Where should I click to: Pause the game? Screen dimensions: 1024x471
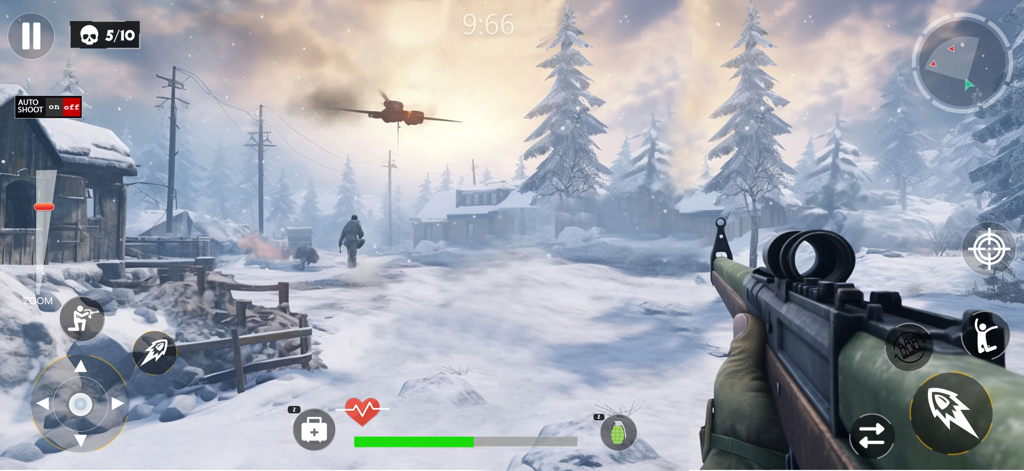pos(31,36)
